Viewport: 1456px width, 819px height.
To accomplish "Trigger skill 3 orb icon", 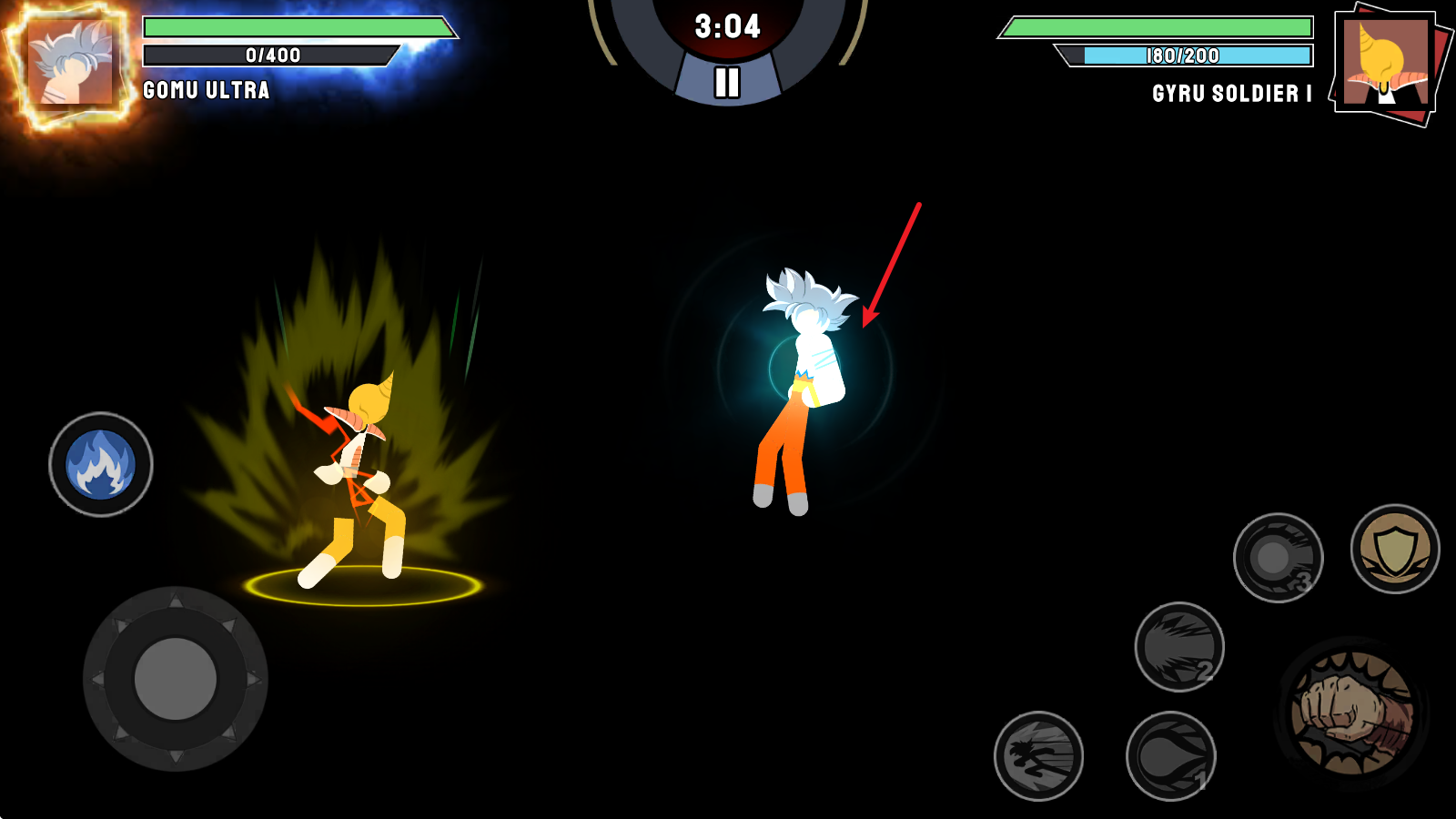I will [x=1278, y=558].
